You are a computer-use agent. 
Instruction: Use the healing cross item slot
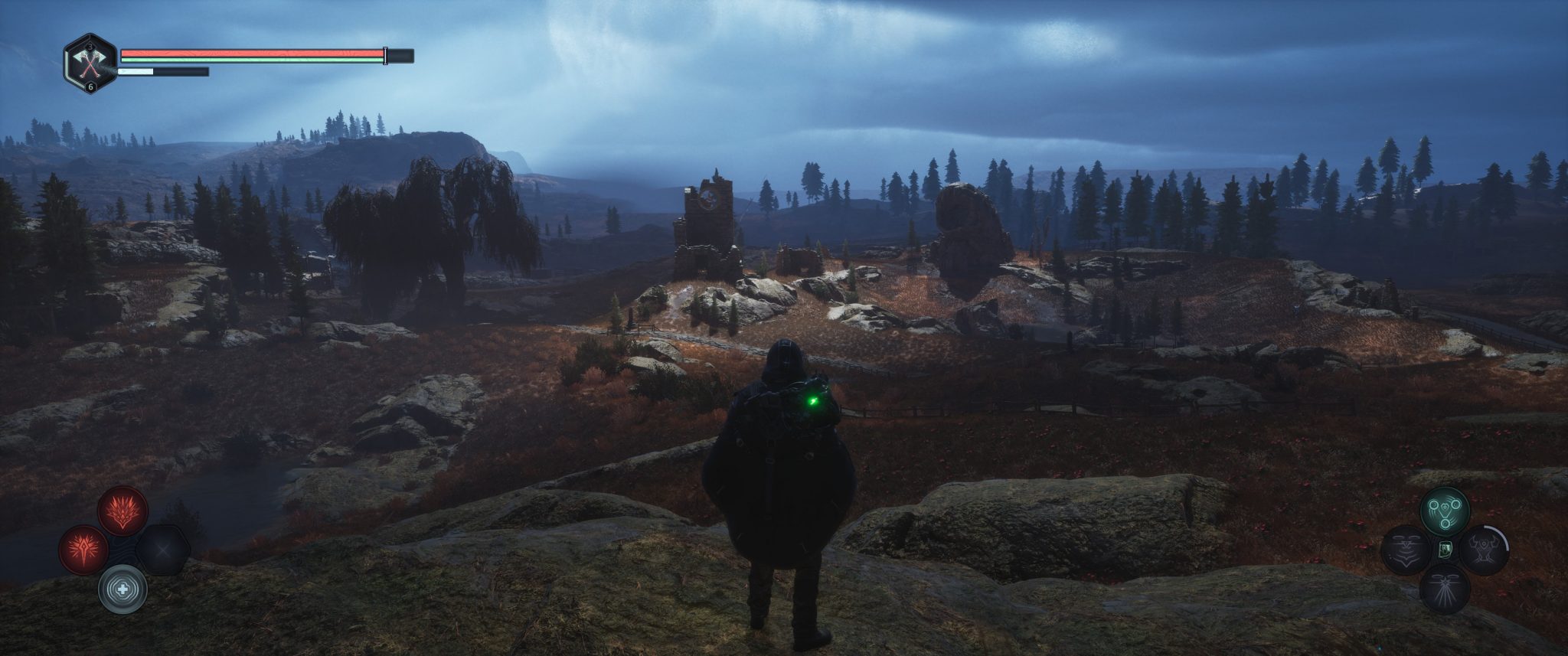click(122, 589)
